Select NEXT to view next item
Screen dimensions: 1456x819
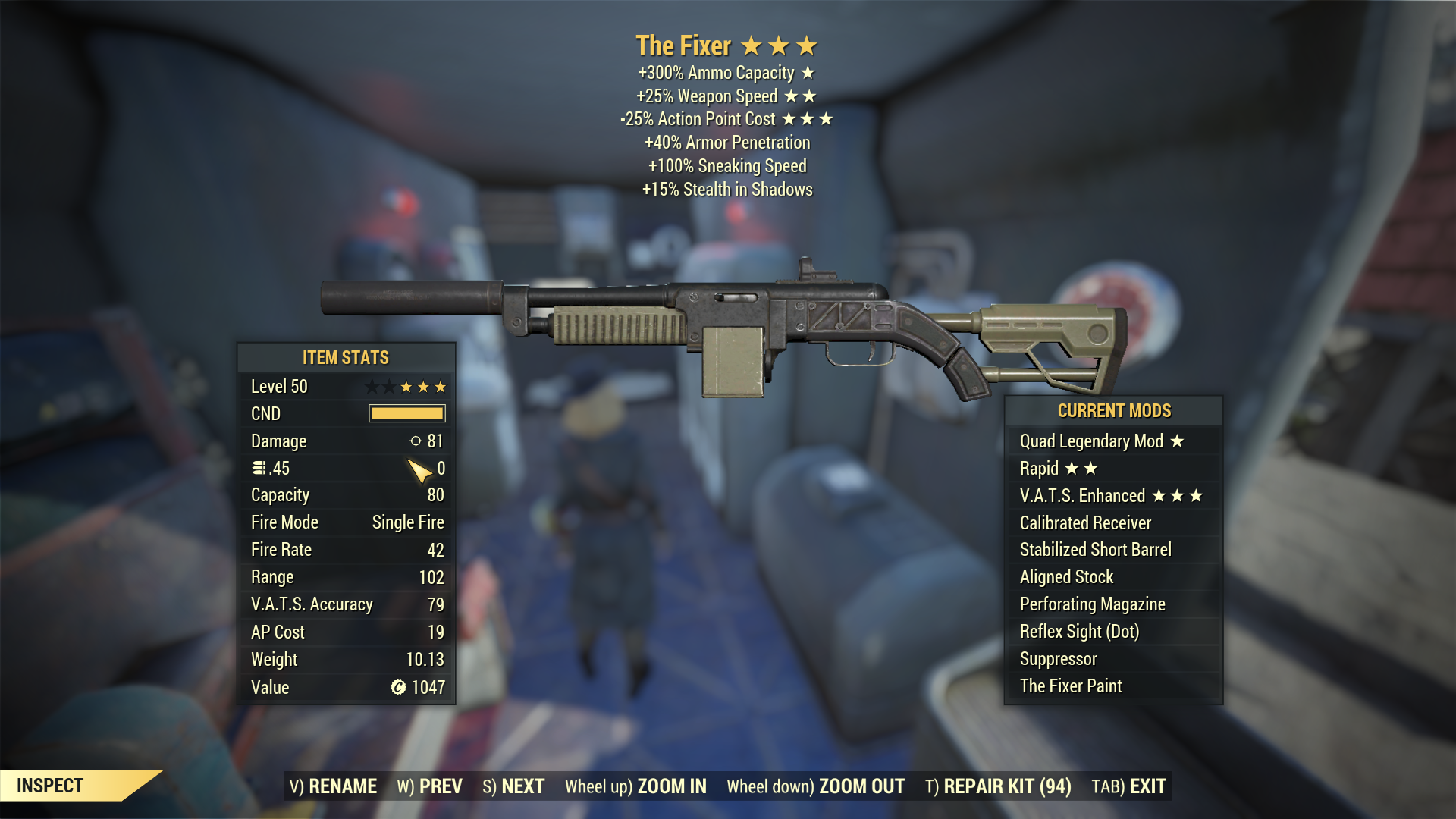[521, 786]
